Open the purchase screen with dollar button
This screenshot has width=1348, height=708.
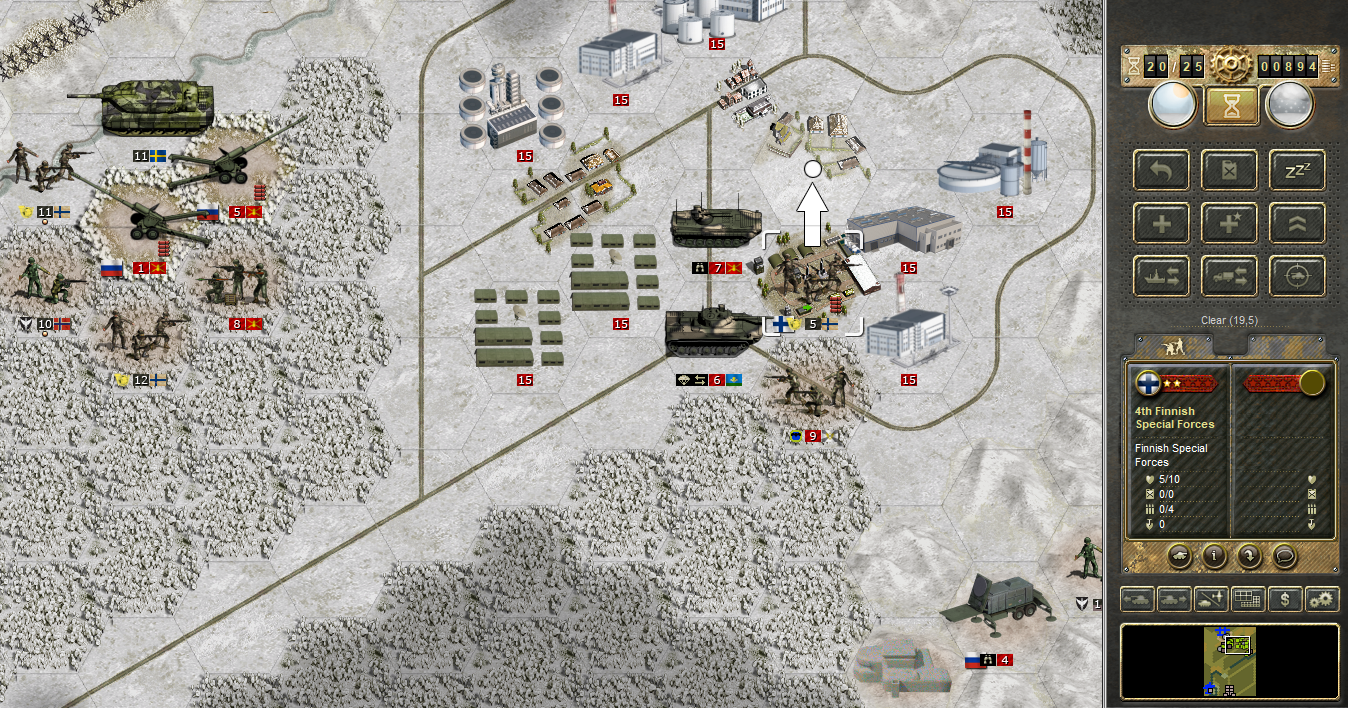pos(1283,599)
